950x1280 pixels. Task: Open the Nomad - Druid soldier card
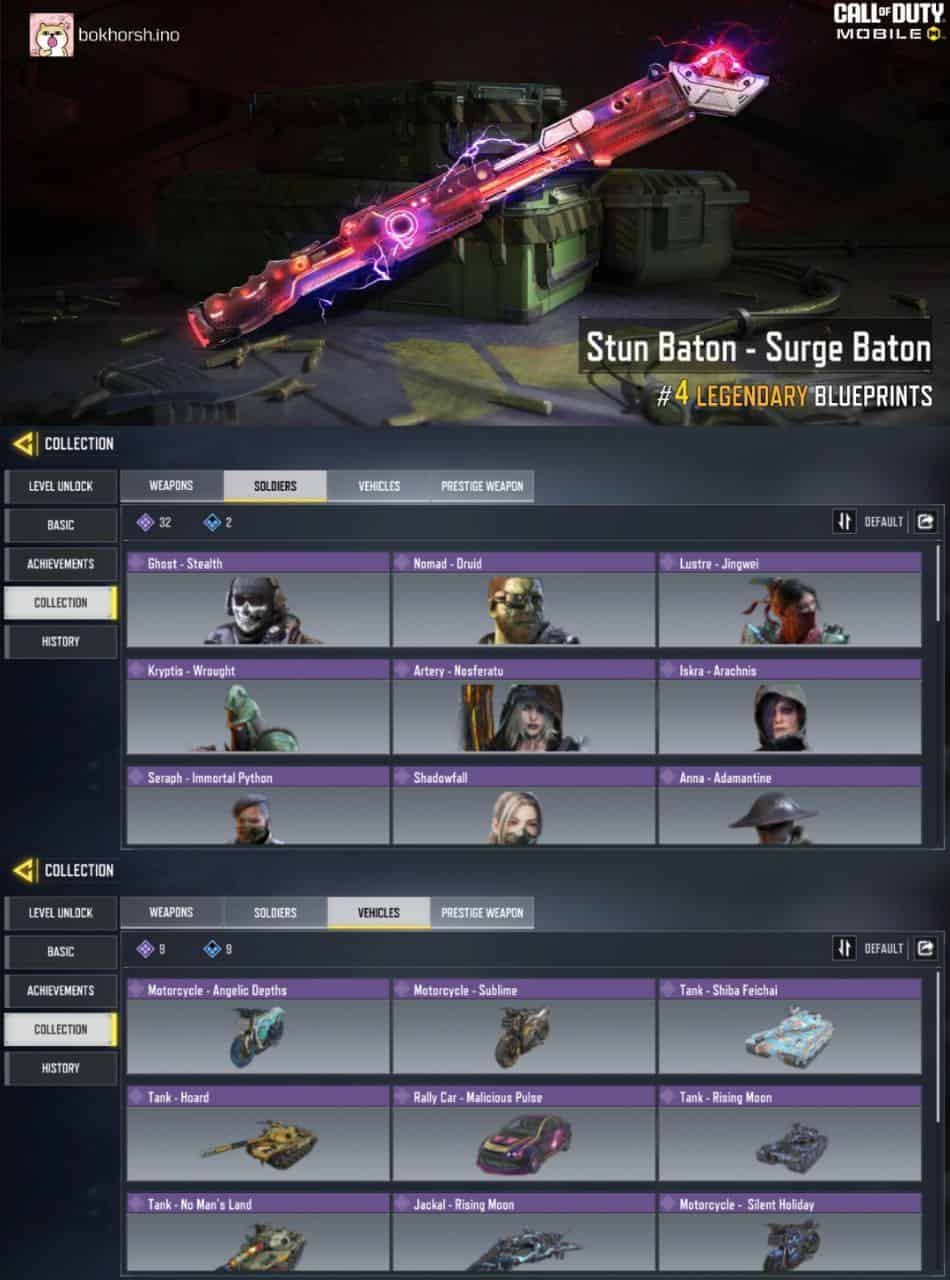coord(523,600)
